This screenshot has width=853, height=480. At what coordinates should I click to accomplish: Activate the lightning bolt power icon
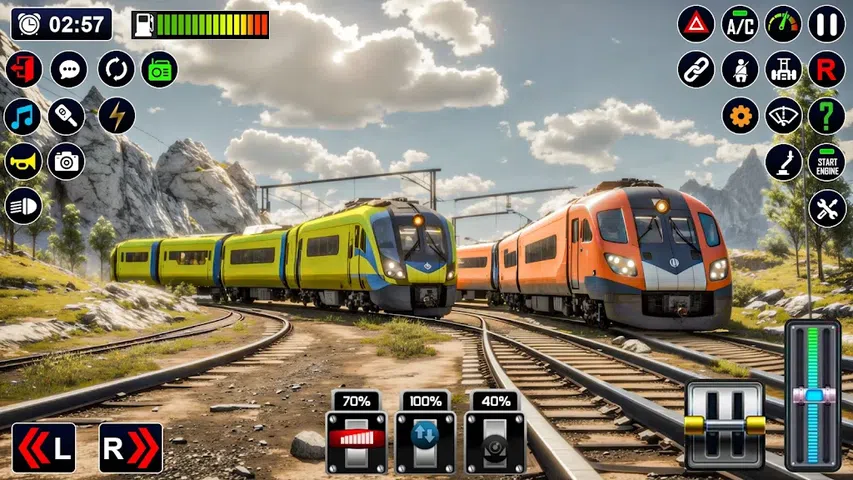click(x=116, y=116)
